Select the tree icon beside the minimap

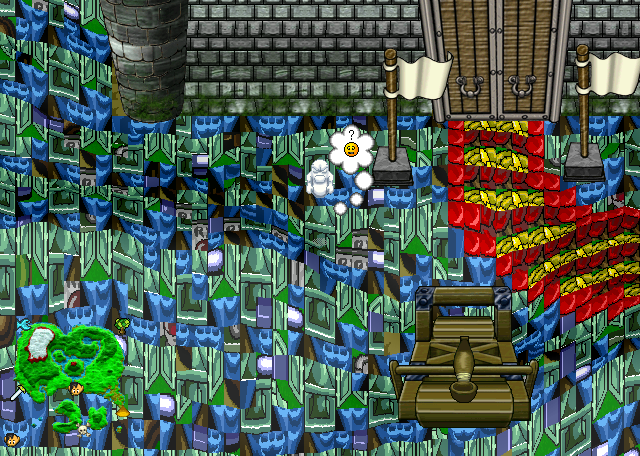pos(122,325)
